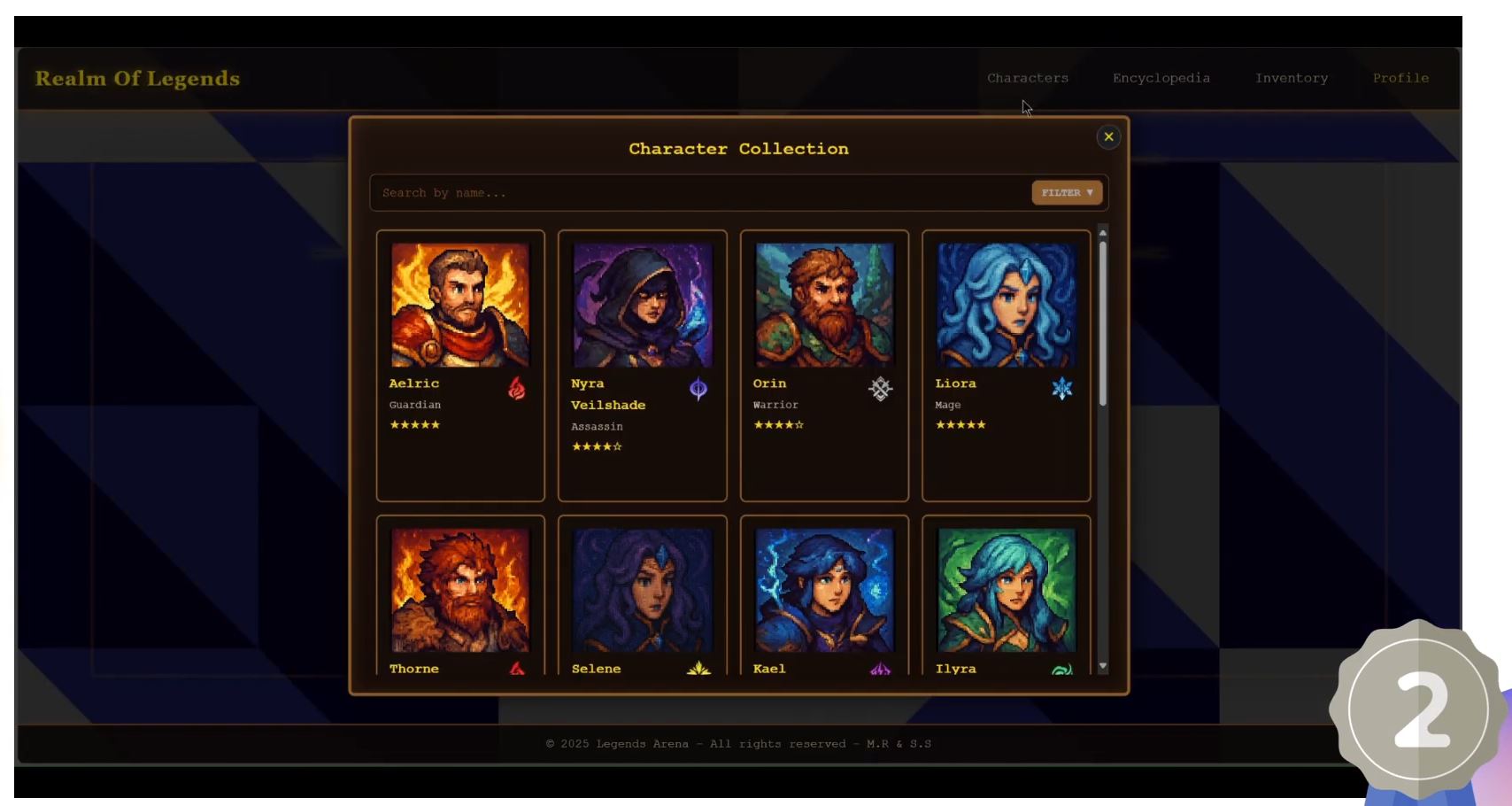Choose the Nyra Veilshade Assassin card
1512x806 pixels.
click(x=642, y=365)
